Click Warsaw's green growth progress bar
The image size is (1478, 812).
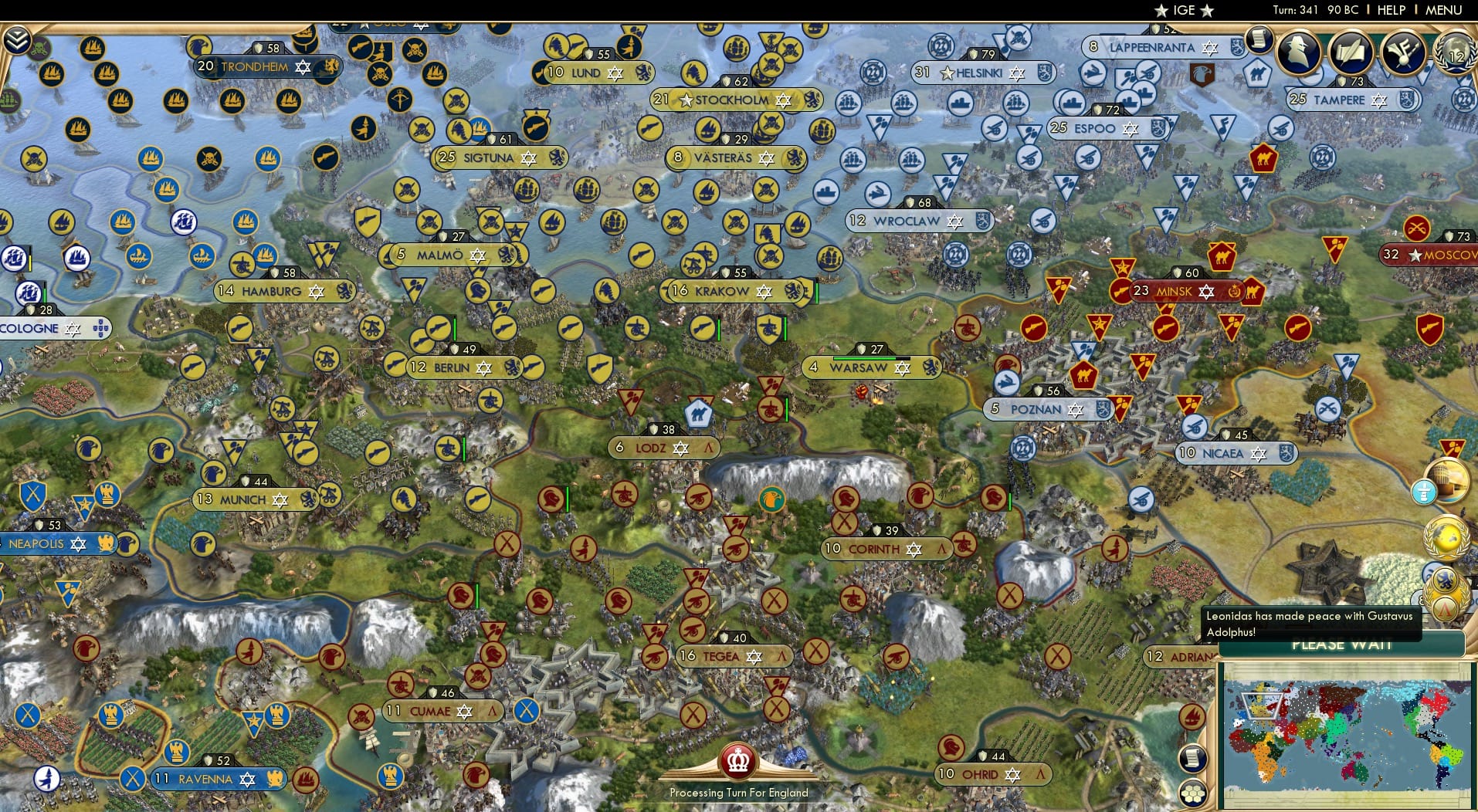click(x=863, y=358)
